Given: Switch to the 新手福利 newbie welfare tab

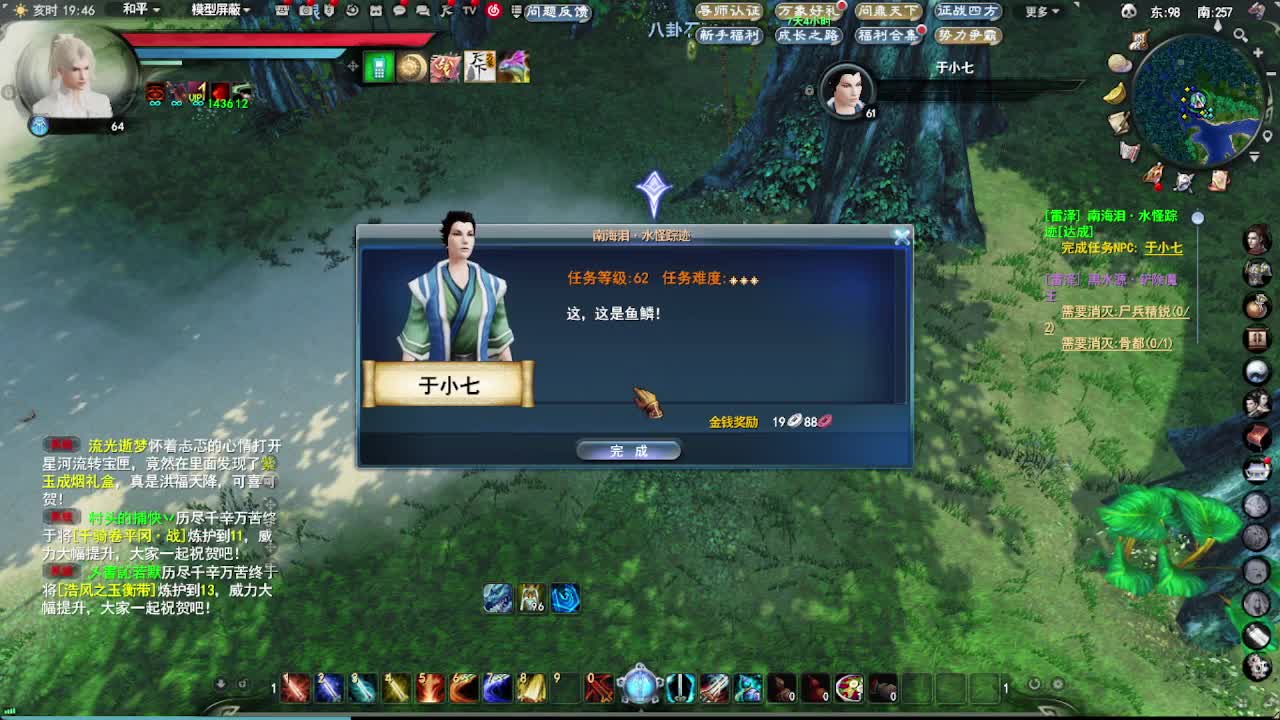Looking at the screenshot, I should [730, 35].
